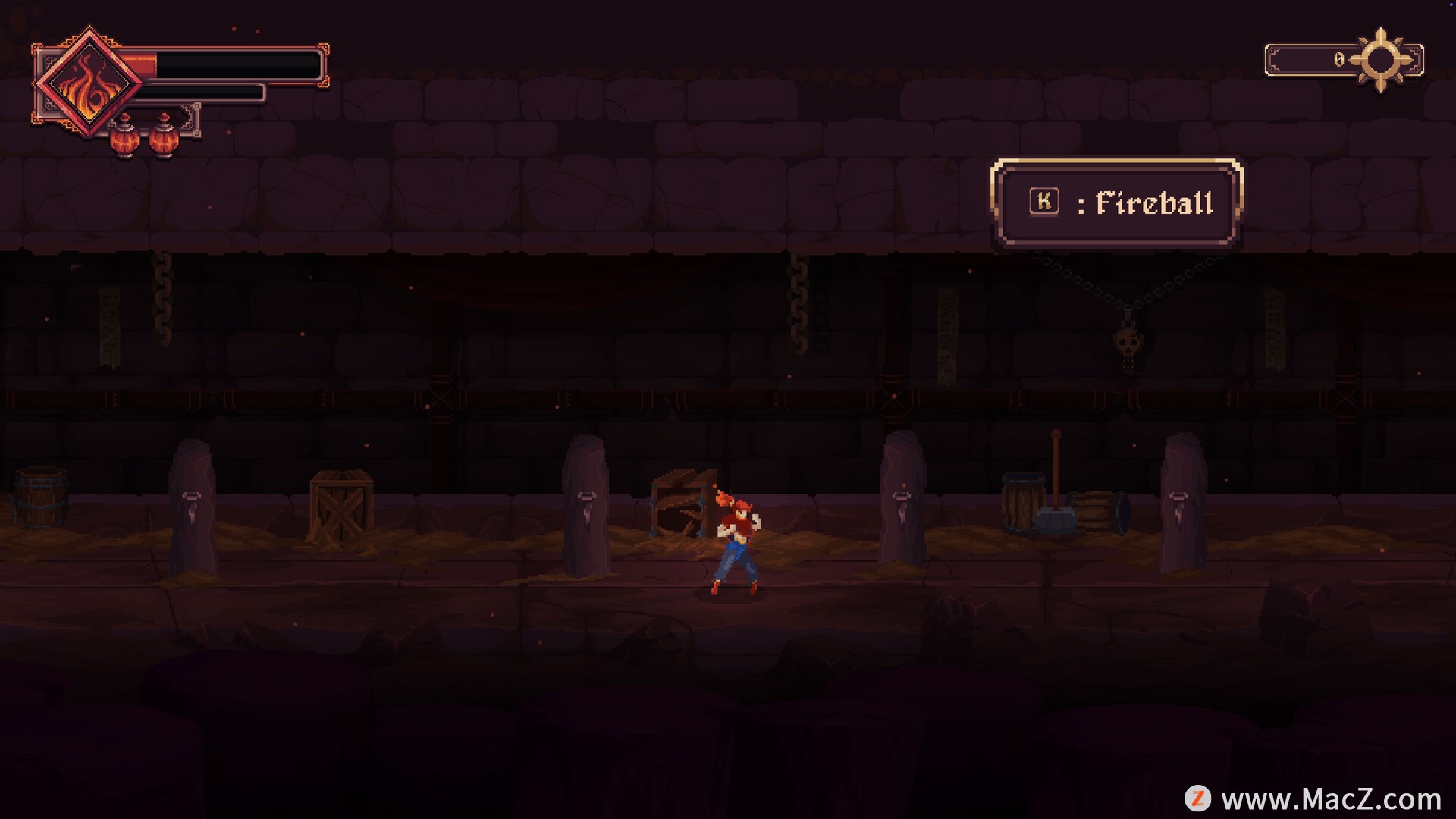This screenshot has width=1456, height=819.
Task: Select the golden sun currency icon
Action: [x=1380, y=60]
